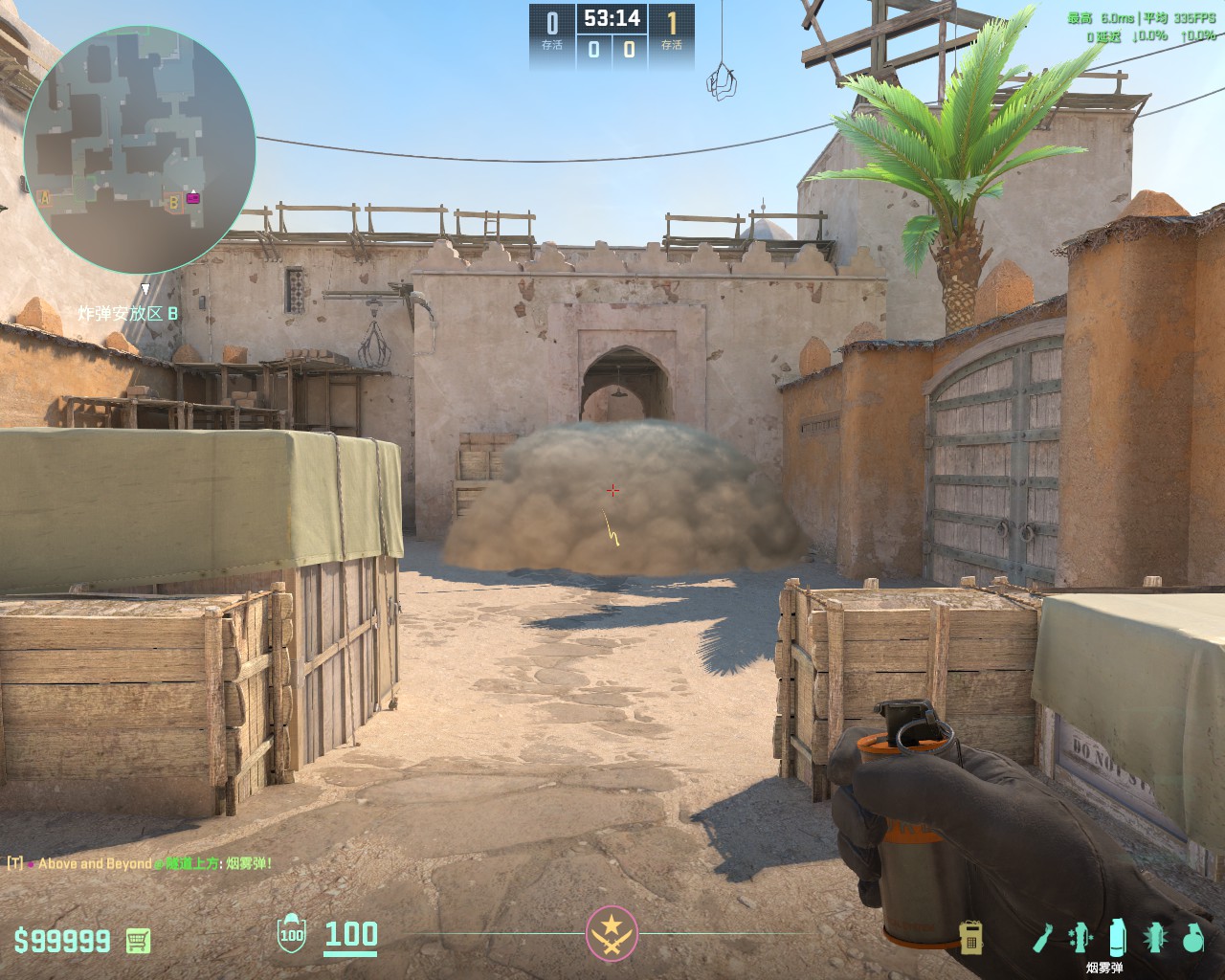Choose the decoy grenade icon
Viewport: 1225px width, 980px height.
(x=1081, y=938)
